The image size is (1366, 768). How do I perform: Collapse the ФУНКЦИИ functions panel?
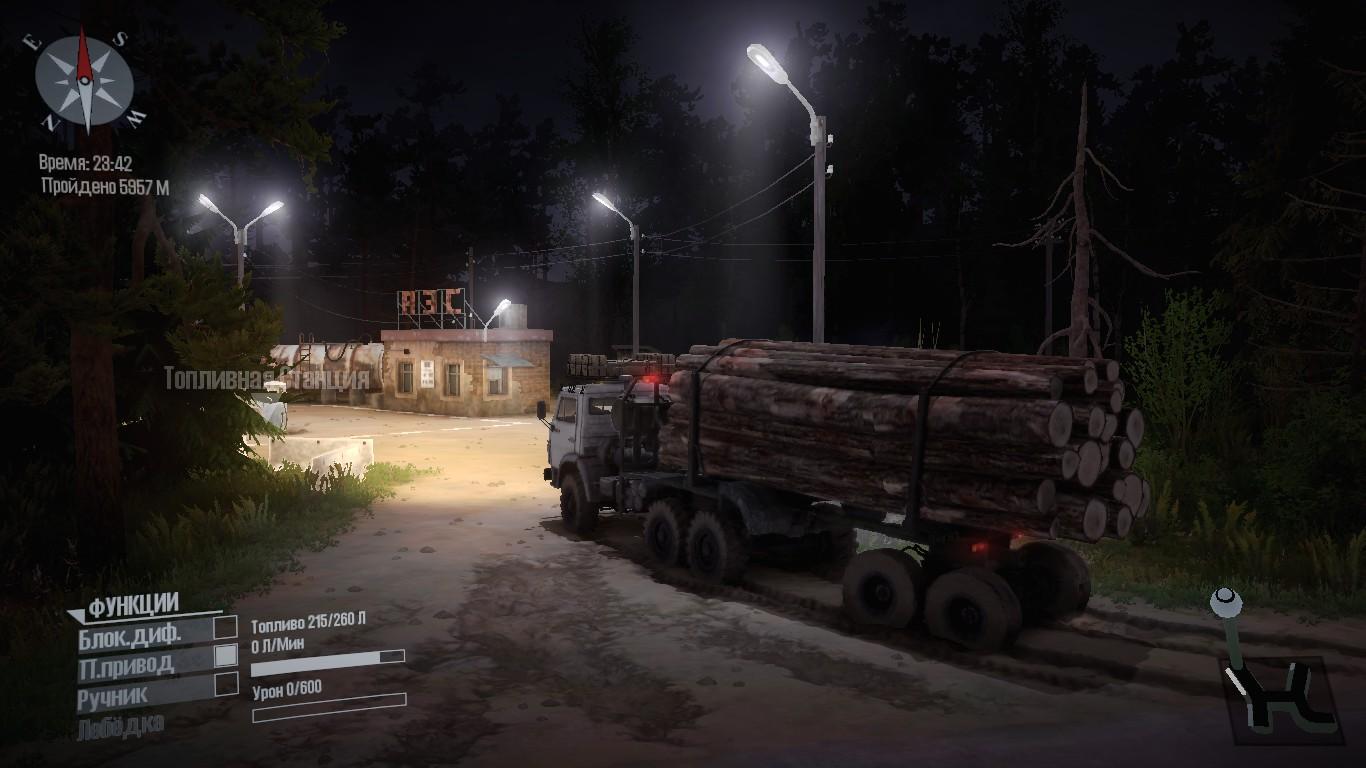click(76, 612)
